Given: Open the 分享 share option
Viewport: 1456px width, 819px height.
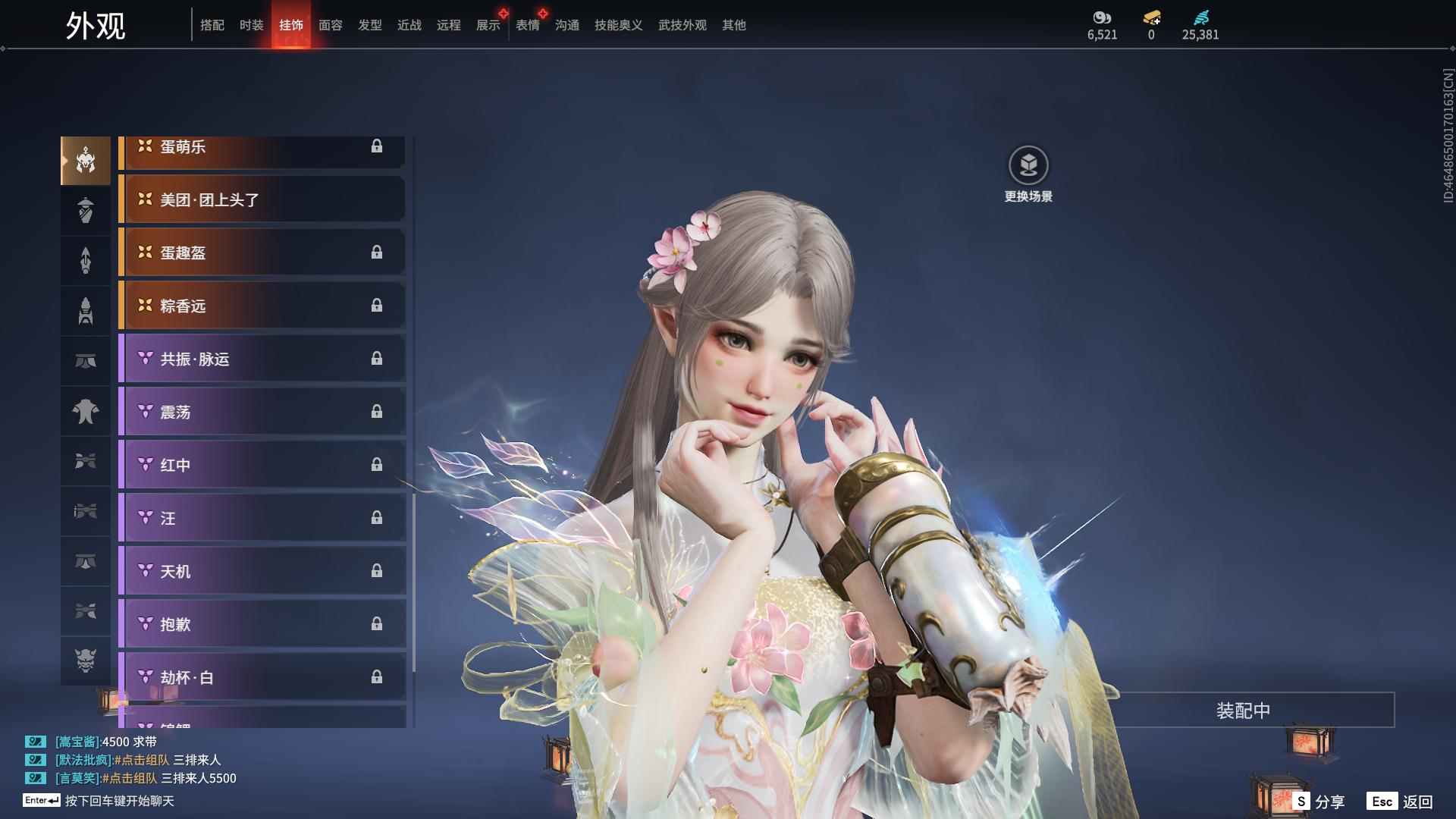Looking at the screenshot, I should [x=1319, y=802].
